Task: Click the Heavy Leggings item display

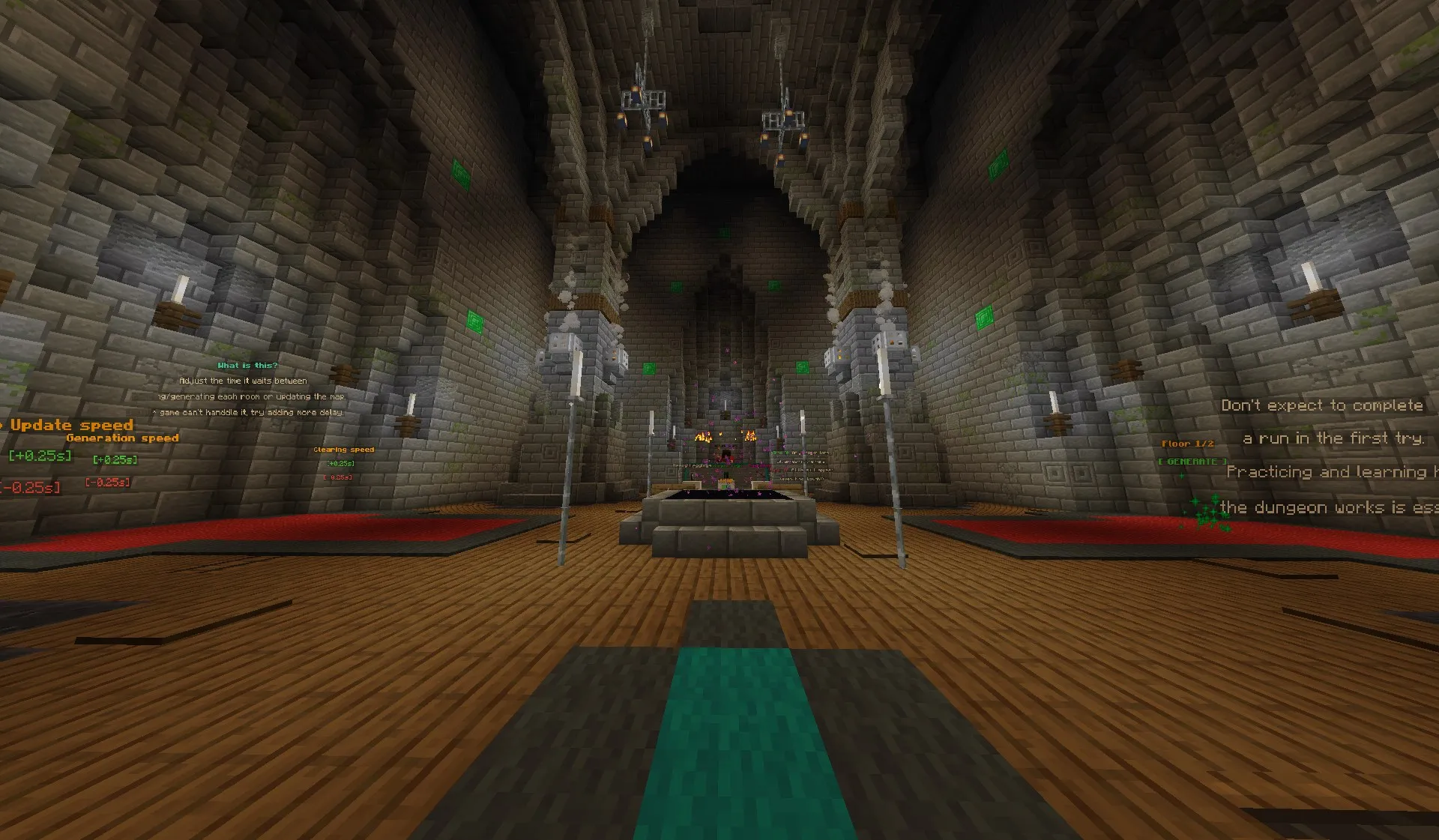Action: click(692, 465)
